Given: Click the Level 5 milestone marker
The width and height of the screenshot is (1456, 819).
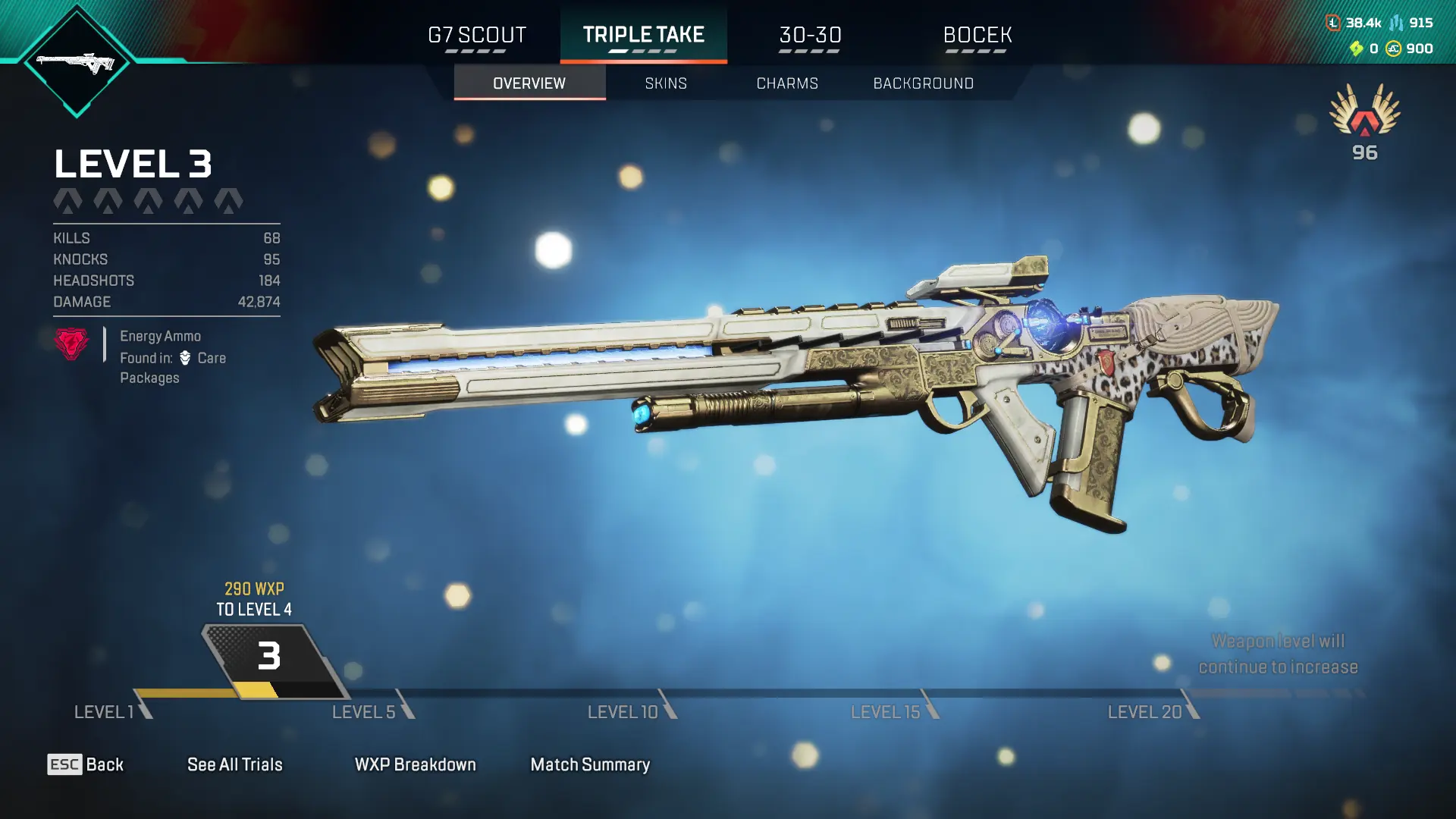Looking at the screenshot, I should [x=372, y=711].
